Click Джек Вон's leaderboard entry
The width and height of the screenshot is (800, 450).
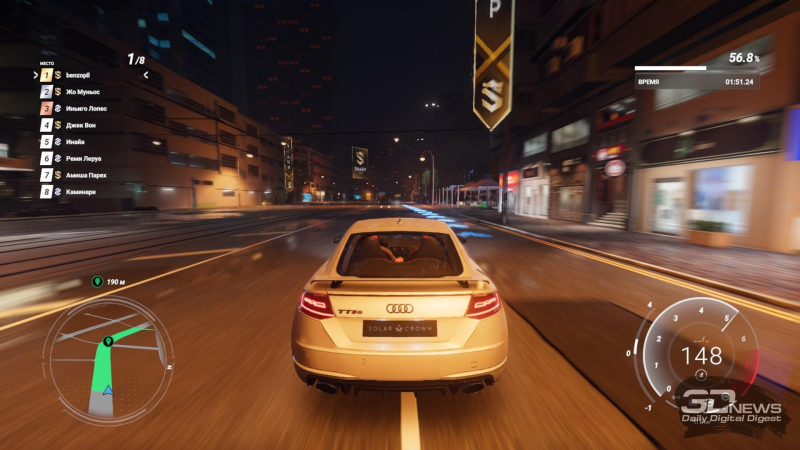[82, 125]
